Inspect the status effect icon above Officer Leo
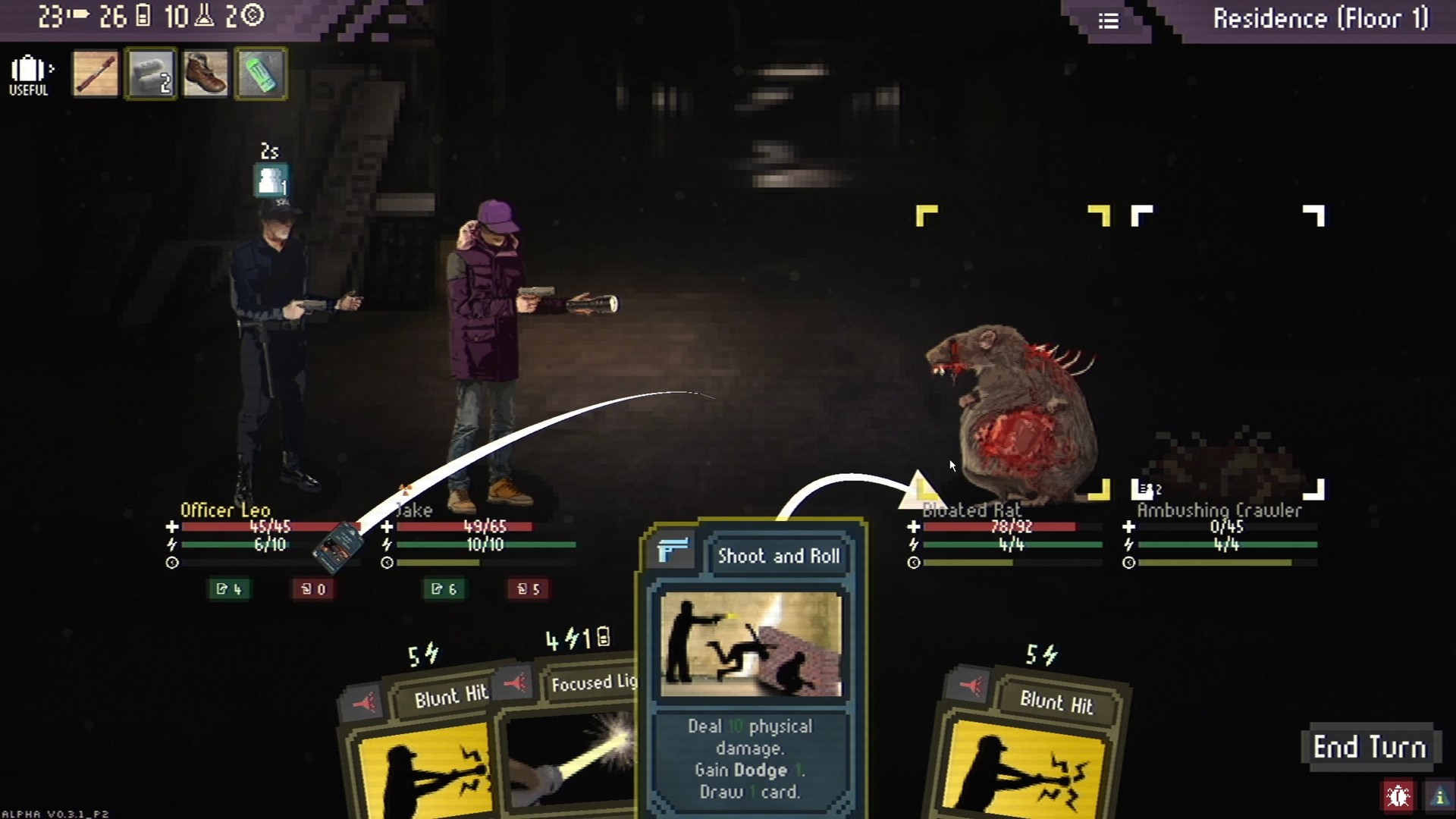The height and width of the screenshot is (819, 1456). pyautogui.click(x=271, y=181)
